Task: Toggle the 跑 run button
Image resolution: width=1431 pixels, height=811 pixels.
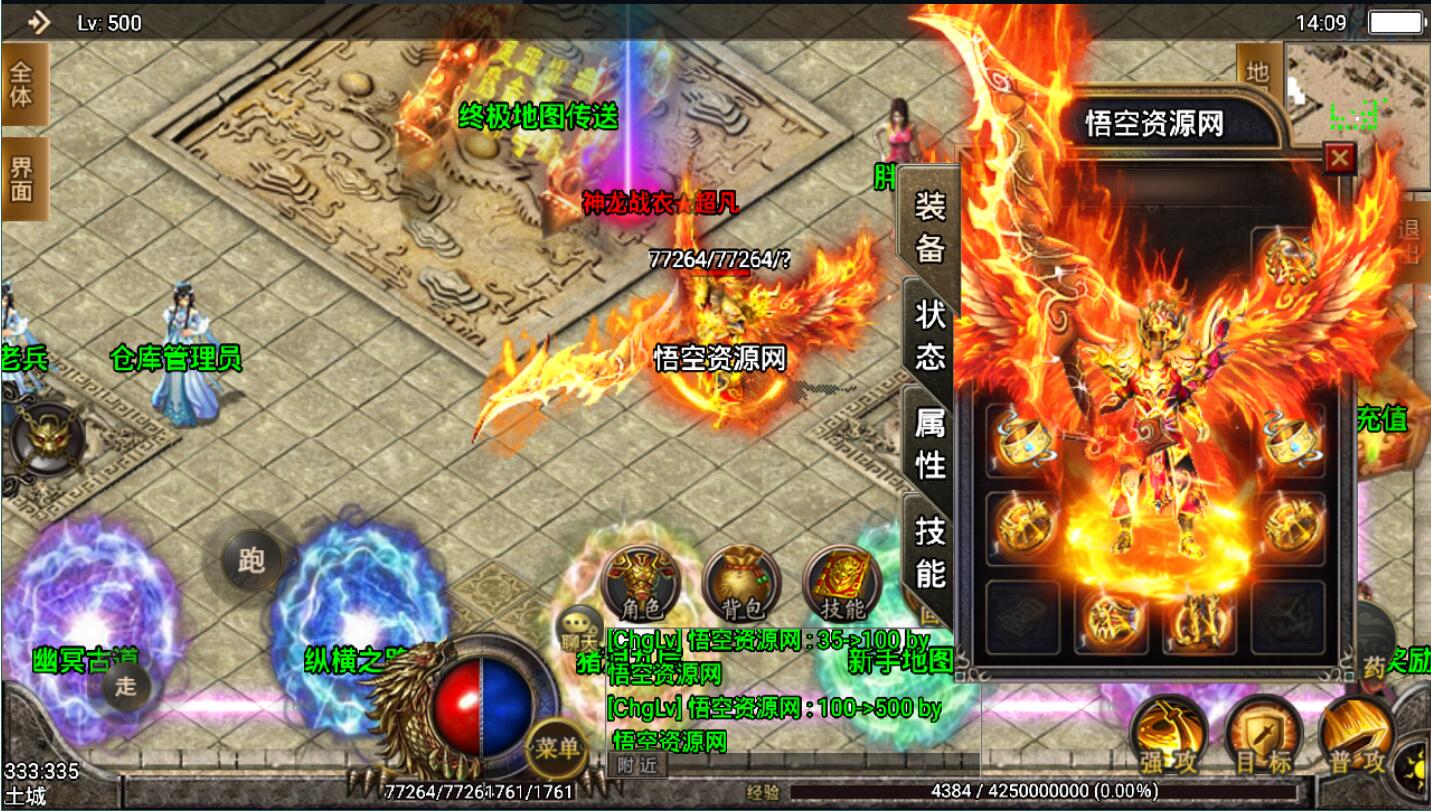Action: coord(250,560)
